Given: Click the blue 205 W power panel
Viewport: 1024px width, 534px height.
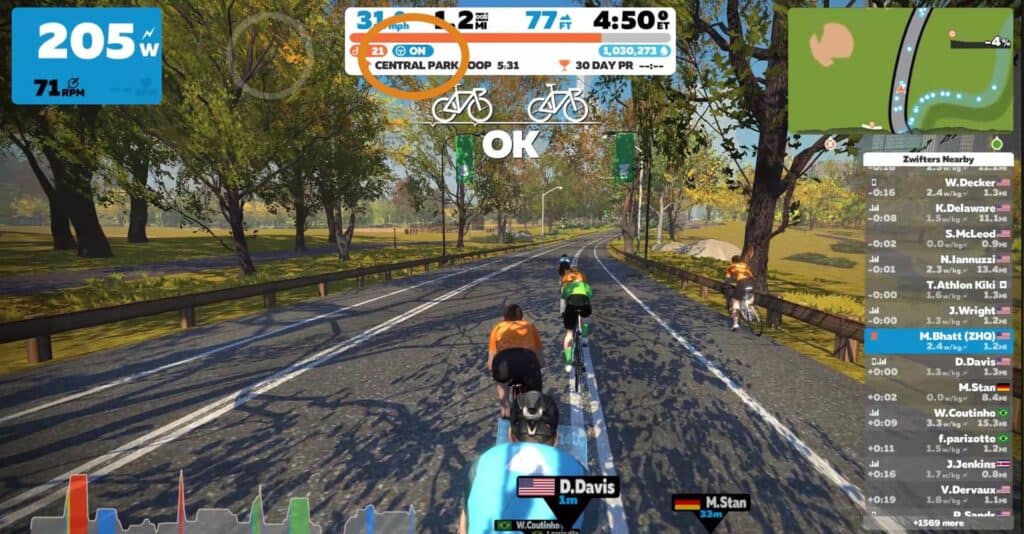Looking at the screenshot, I should tap(86, 55).
